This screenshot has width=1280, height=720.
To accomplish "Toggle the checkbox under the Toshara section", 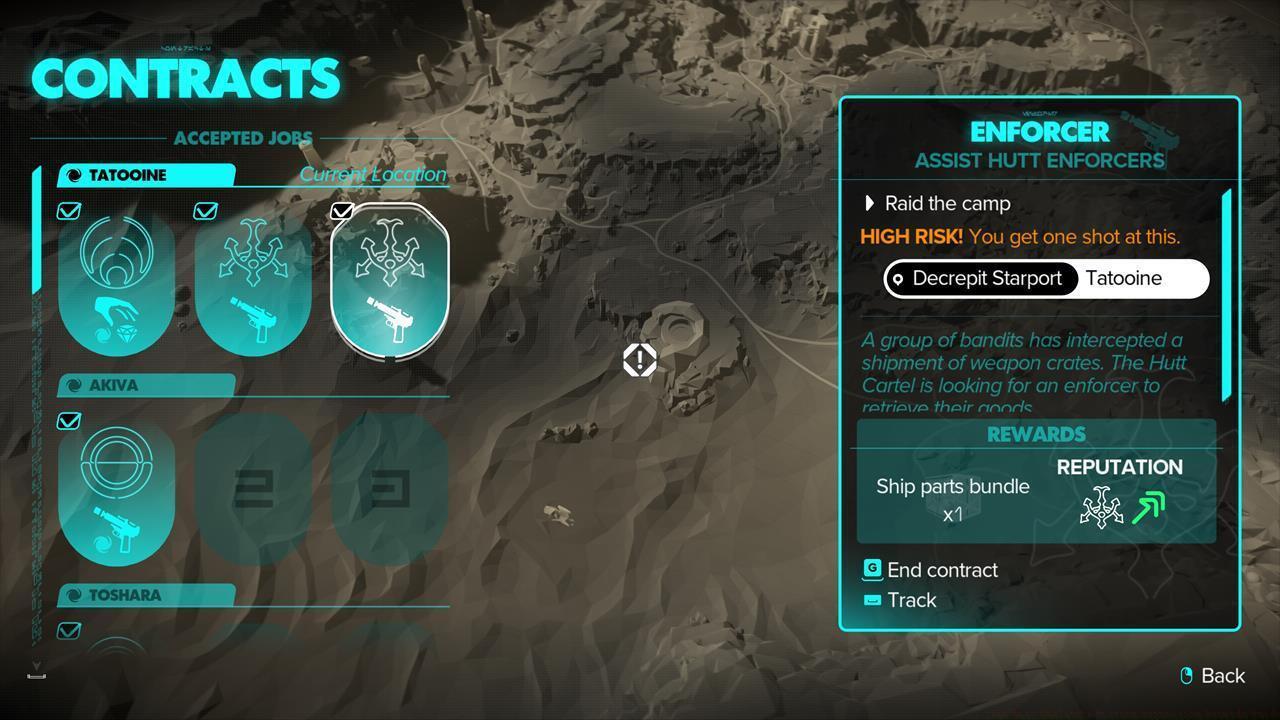I will click(x=68, y=630).
